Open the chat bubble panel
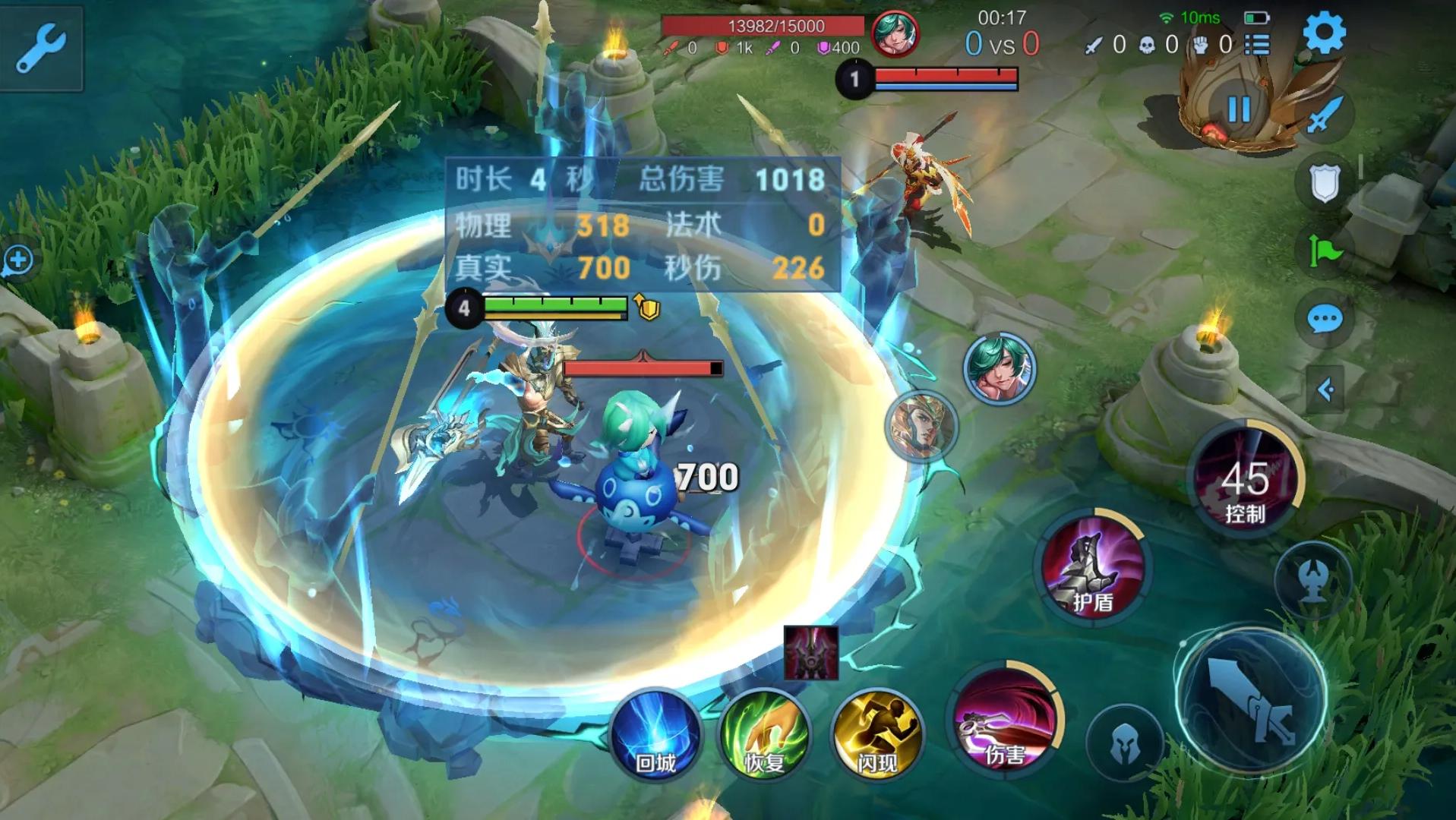The width and height of the screenshot is (1456, 820). (1324, 320)
